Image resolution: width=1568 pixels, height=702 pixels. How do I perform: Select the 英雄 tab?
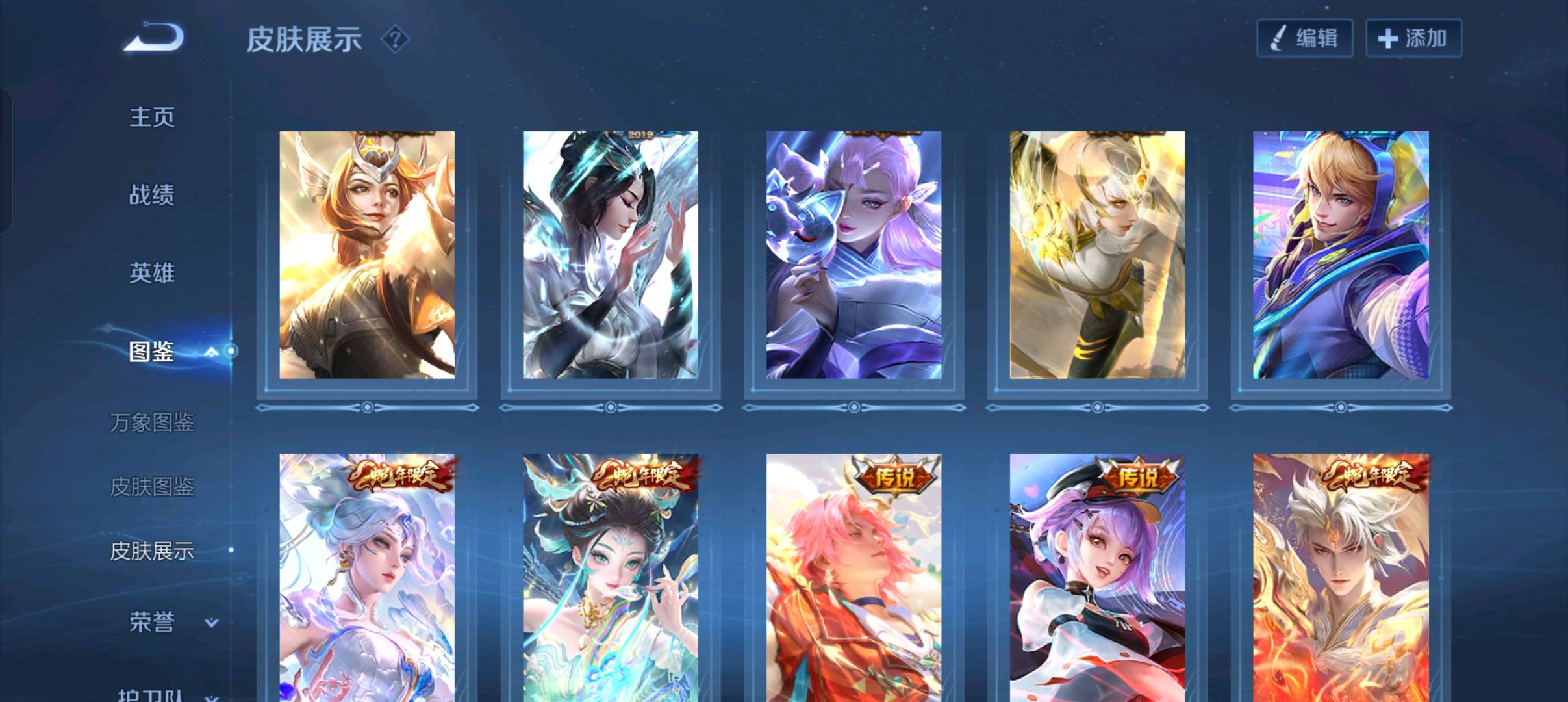click(152, 273)
